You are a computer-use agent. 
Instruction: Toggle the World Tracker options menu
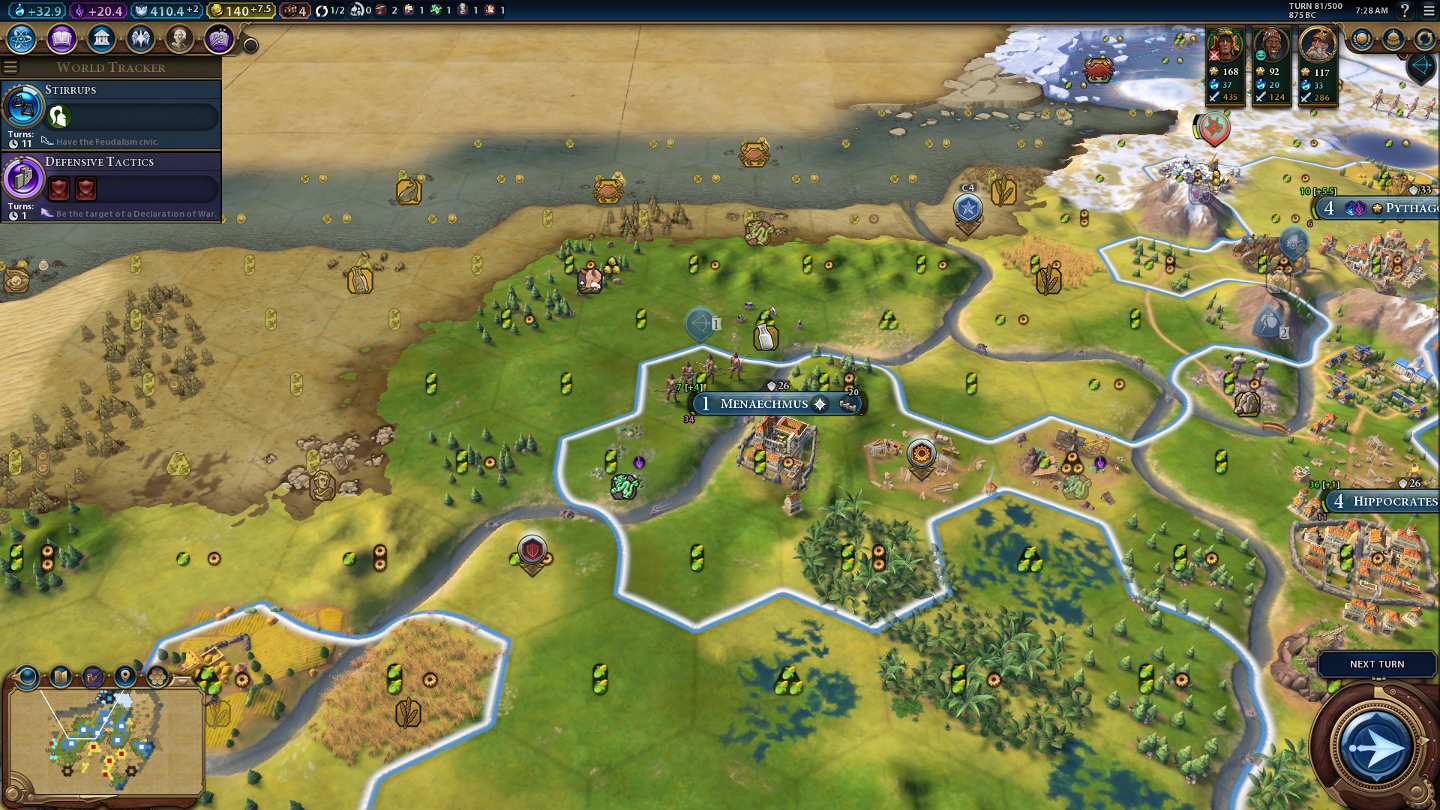[x=11, y=67]
